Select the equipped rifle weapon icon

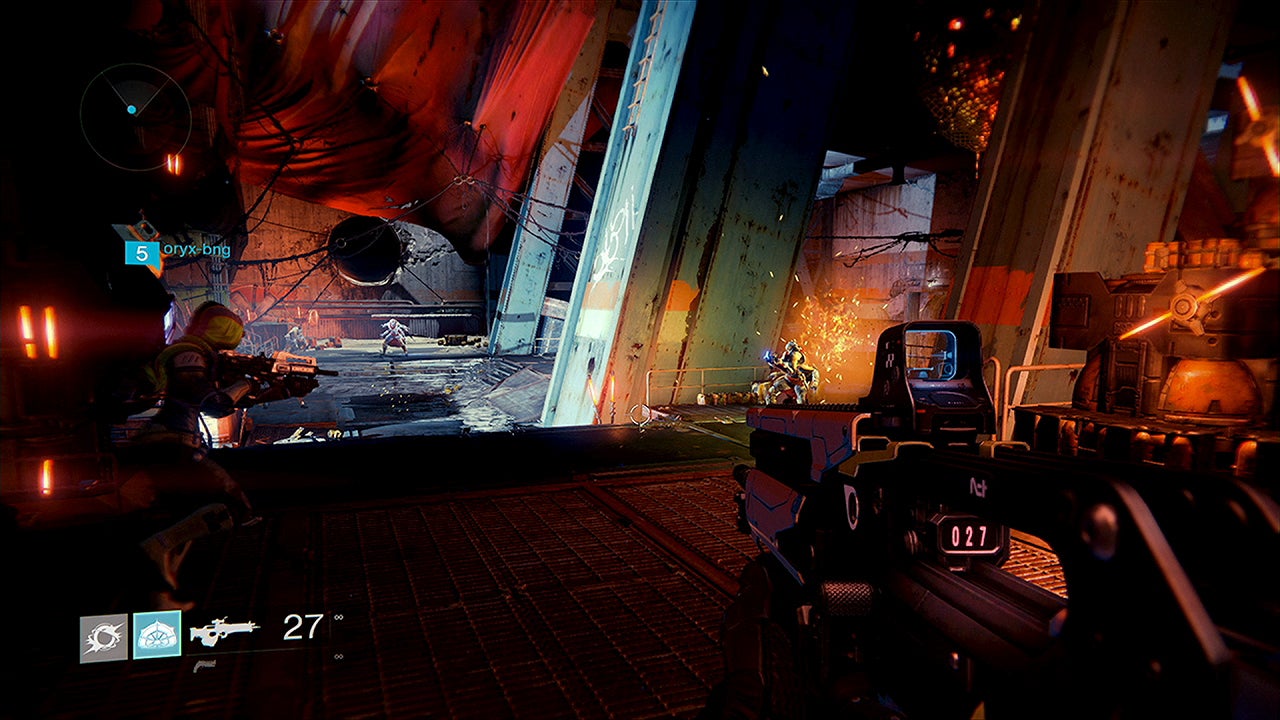pos(225,630)
